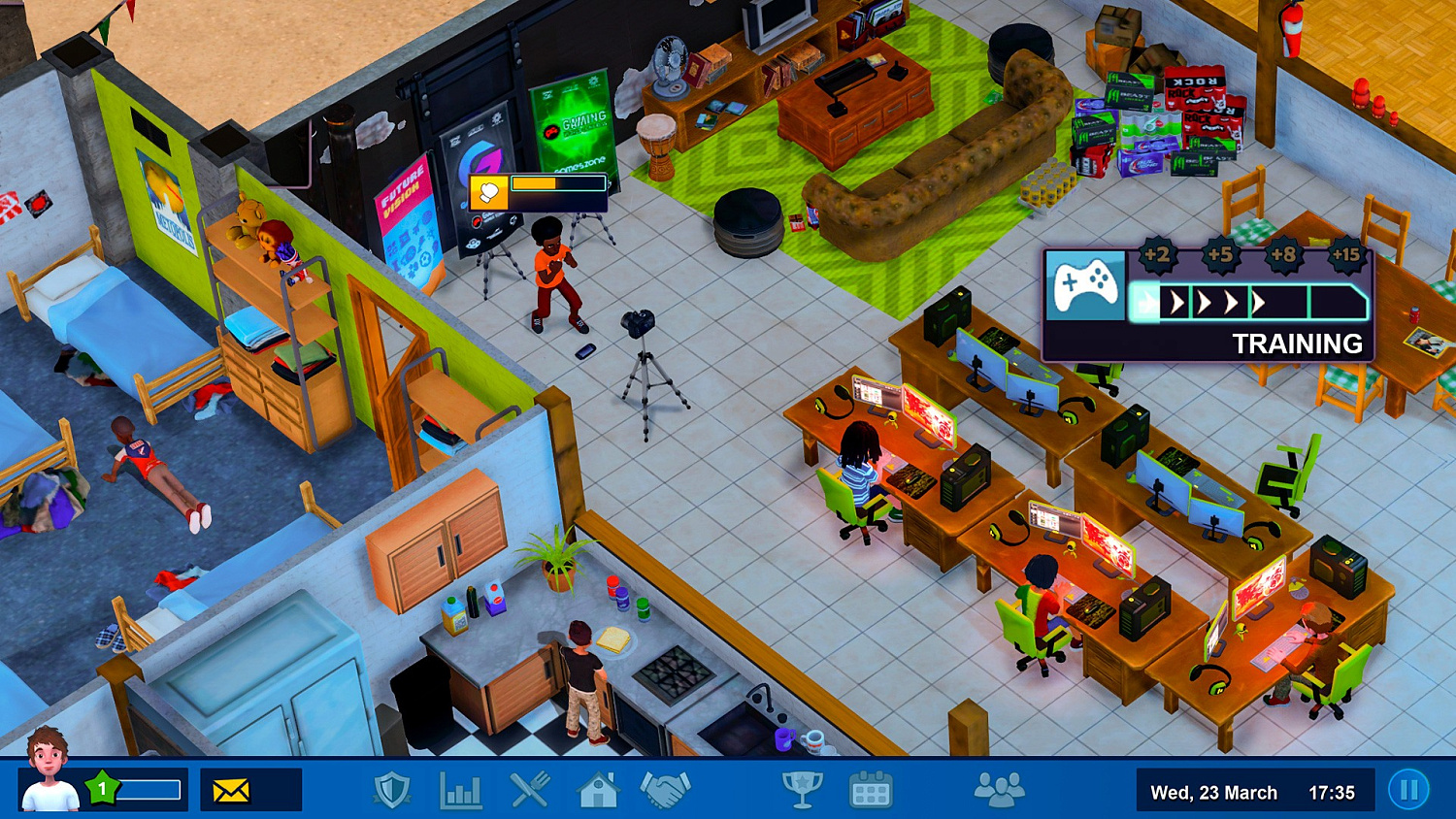Enter house building mode via home icon
Image resolution: width=1456 pixels, height=819 pixels.
[x=596, y=792]
